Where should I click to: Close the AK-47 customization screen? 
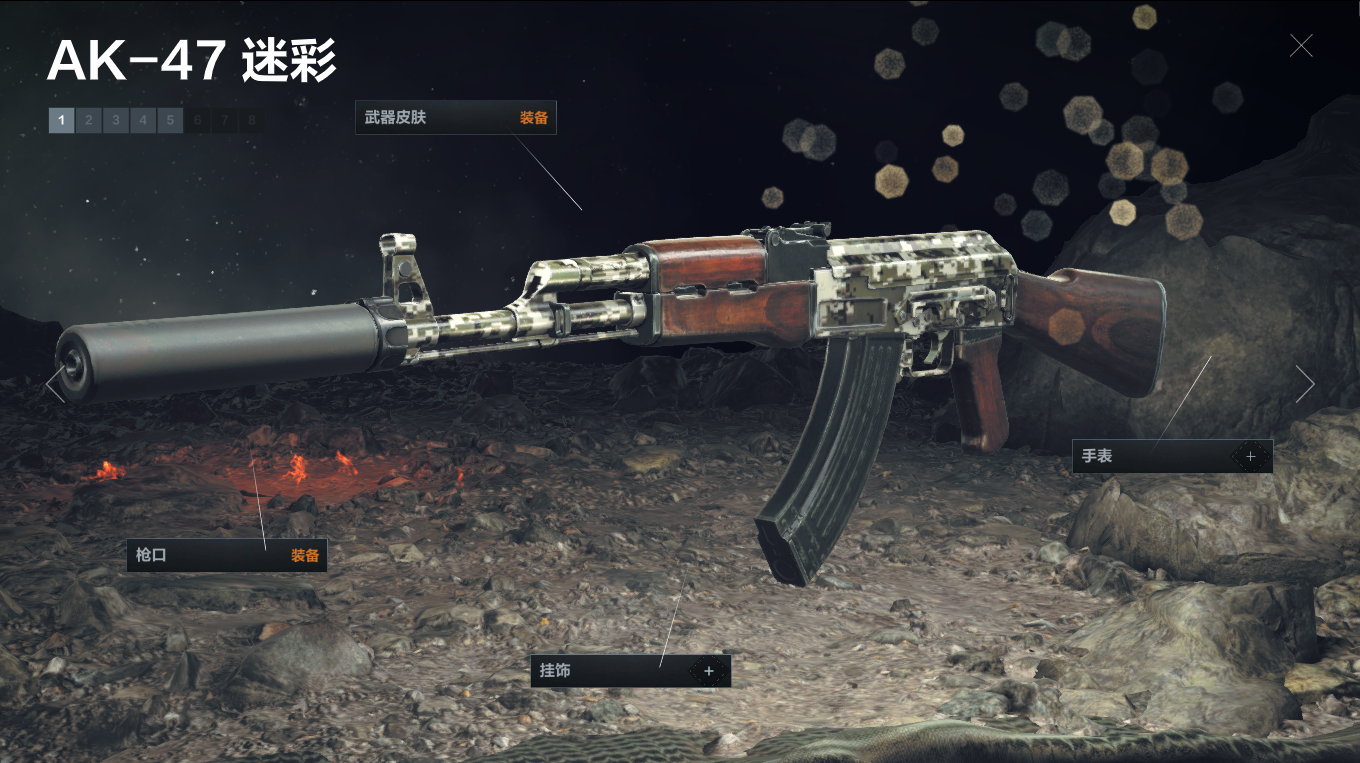1300,45
